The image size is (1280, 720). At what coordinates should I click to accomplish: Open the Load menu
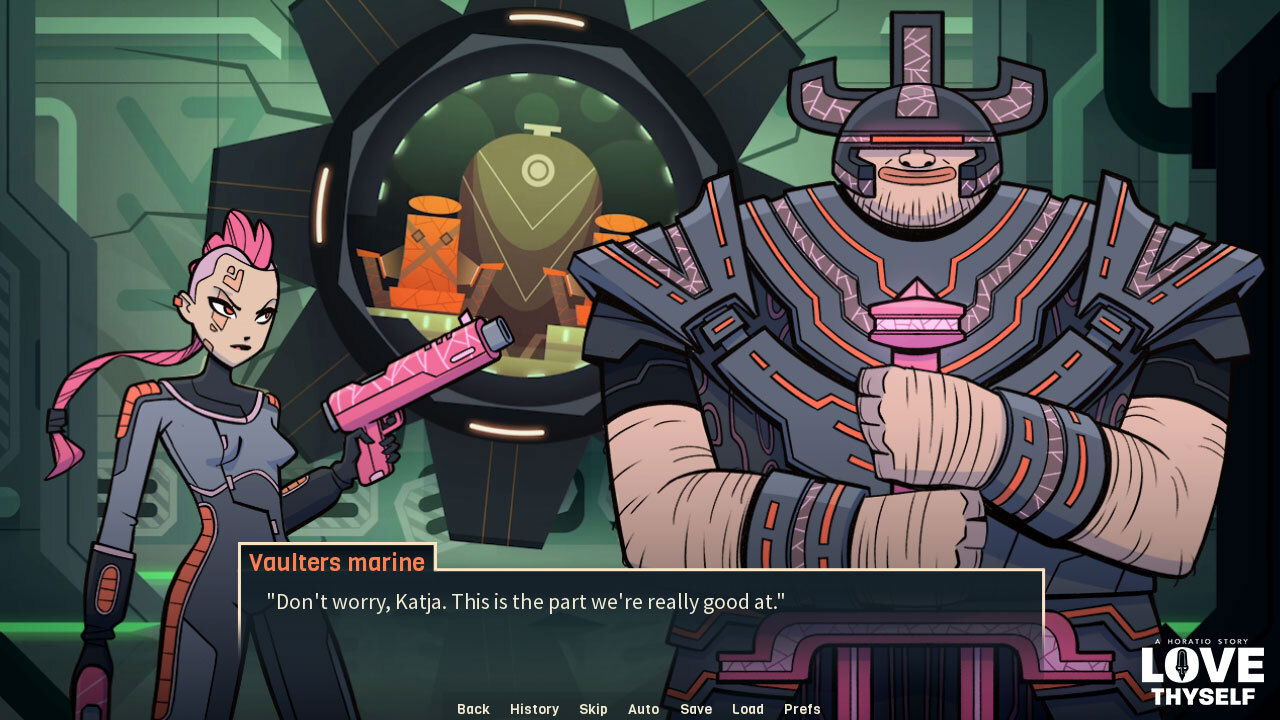coord(747,709)
